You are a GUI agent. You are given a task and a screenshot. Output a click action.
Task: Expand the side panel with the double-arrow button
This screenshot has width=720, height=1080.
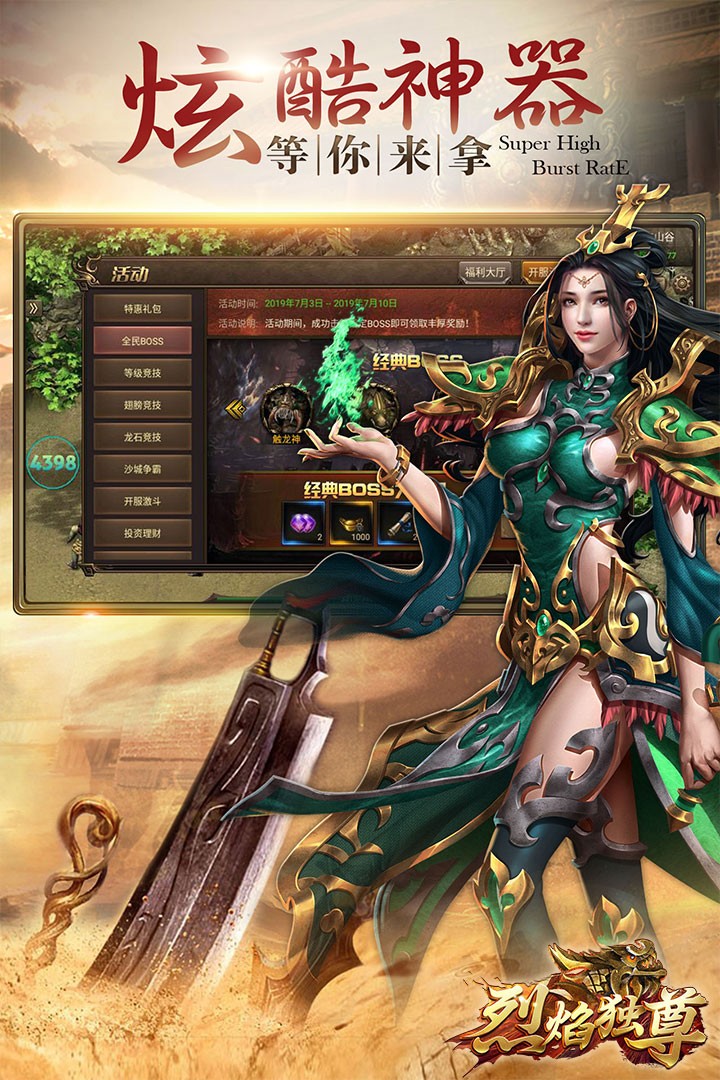pos(33,308)
